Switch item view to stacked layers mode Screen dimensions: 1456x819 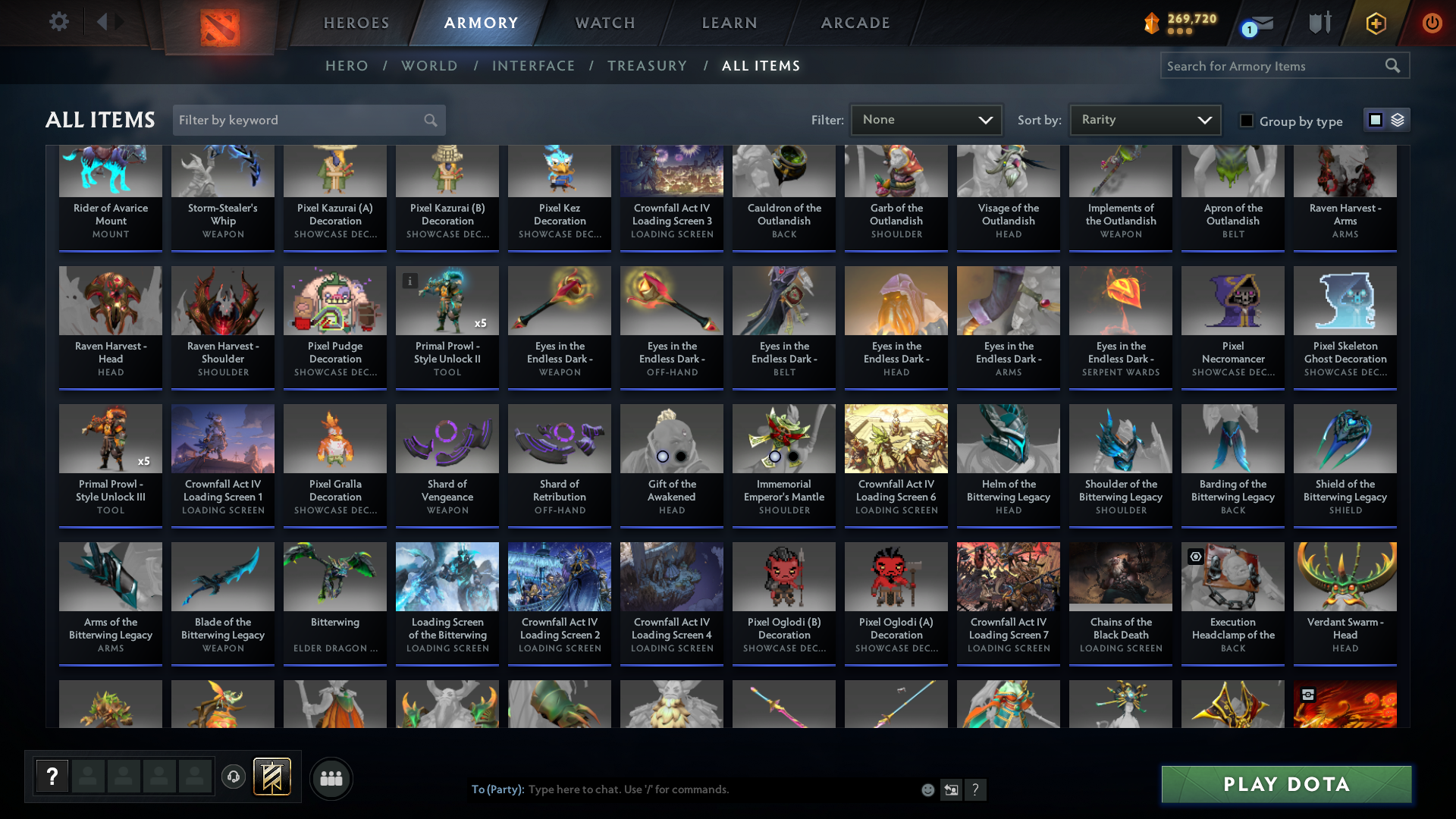click(x=1398, y=120)
